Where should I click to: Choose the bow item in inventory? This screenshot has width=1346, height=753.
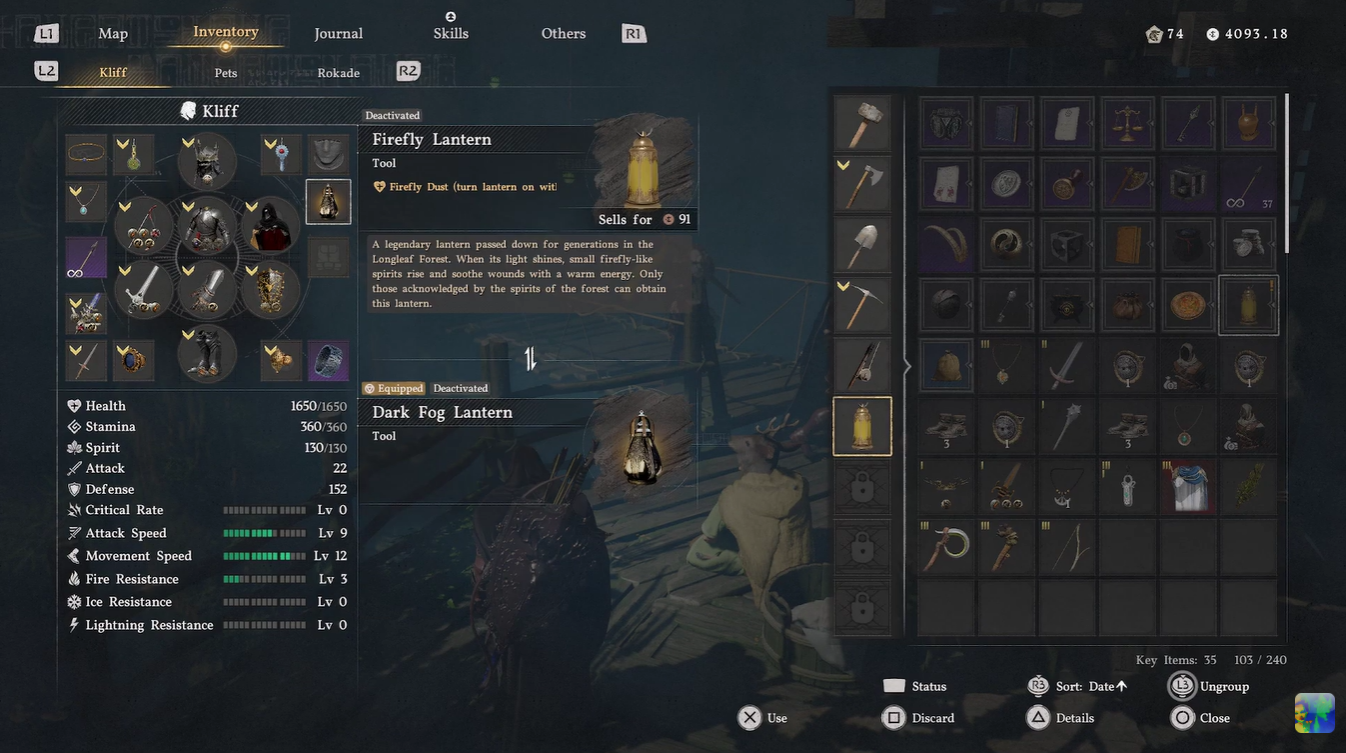tap(1066, 547)
